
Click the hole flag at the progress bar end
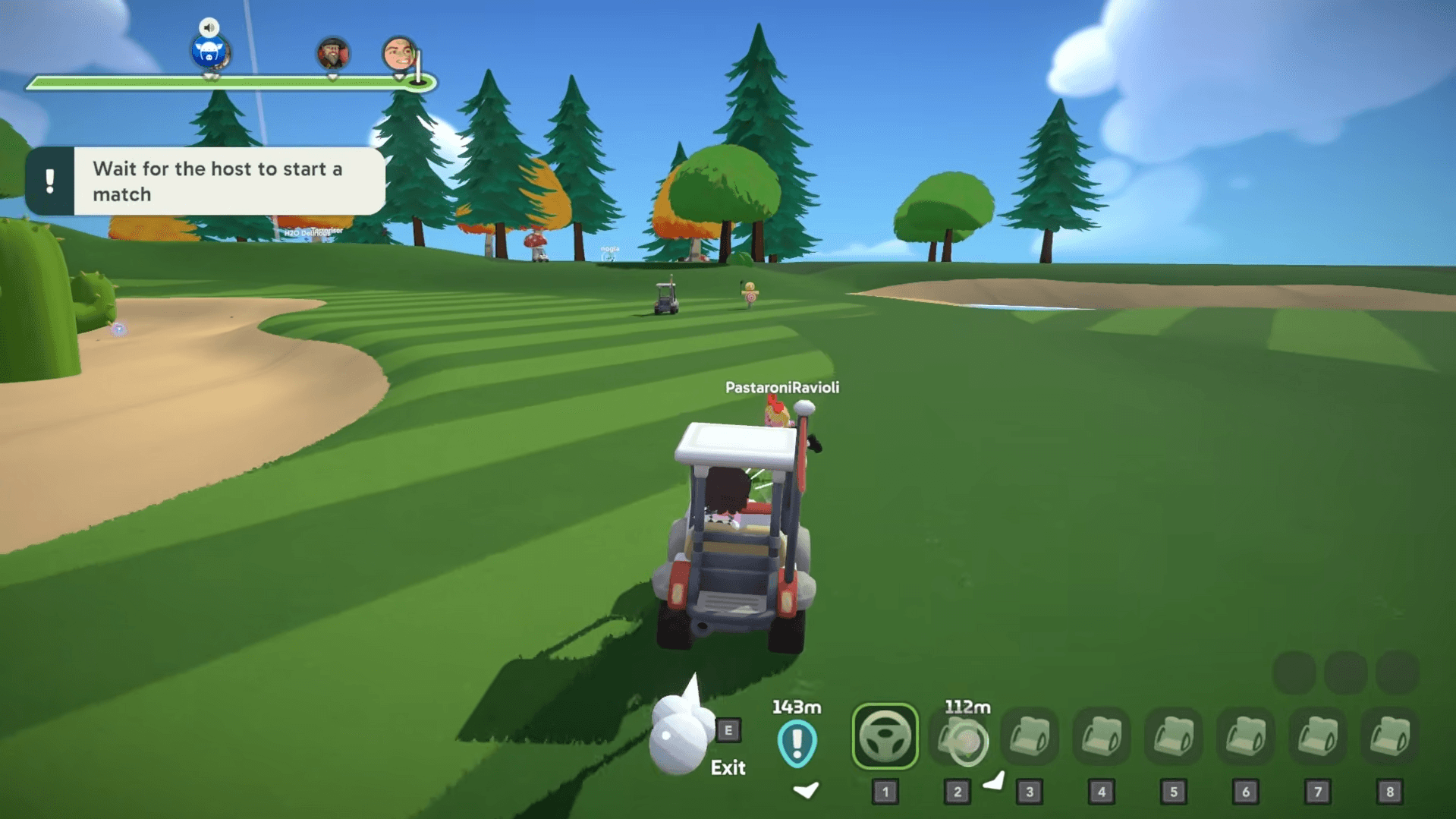point(419,69)
